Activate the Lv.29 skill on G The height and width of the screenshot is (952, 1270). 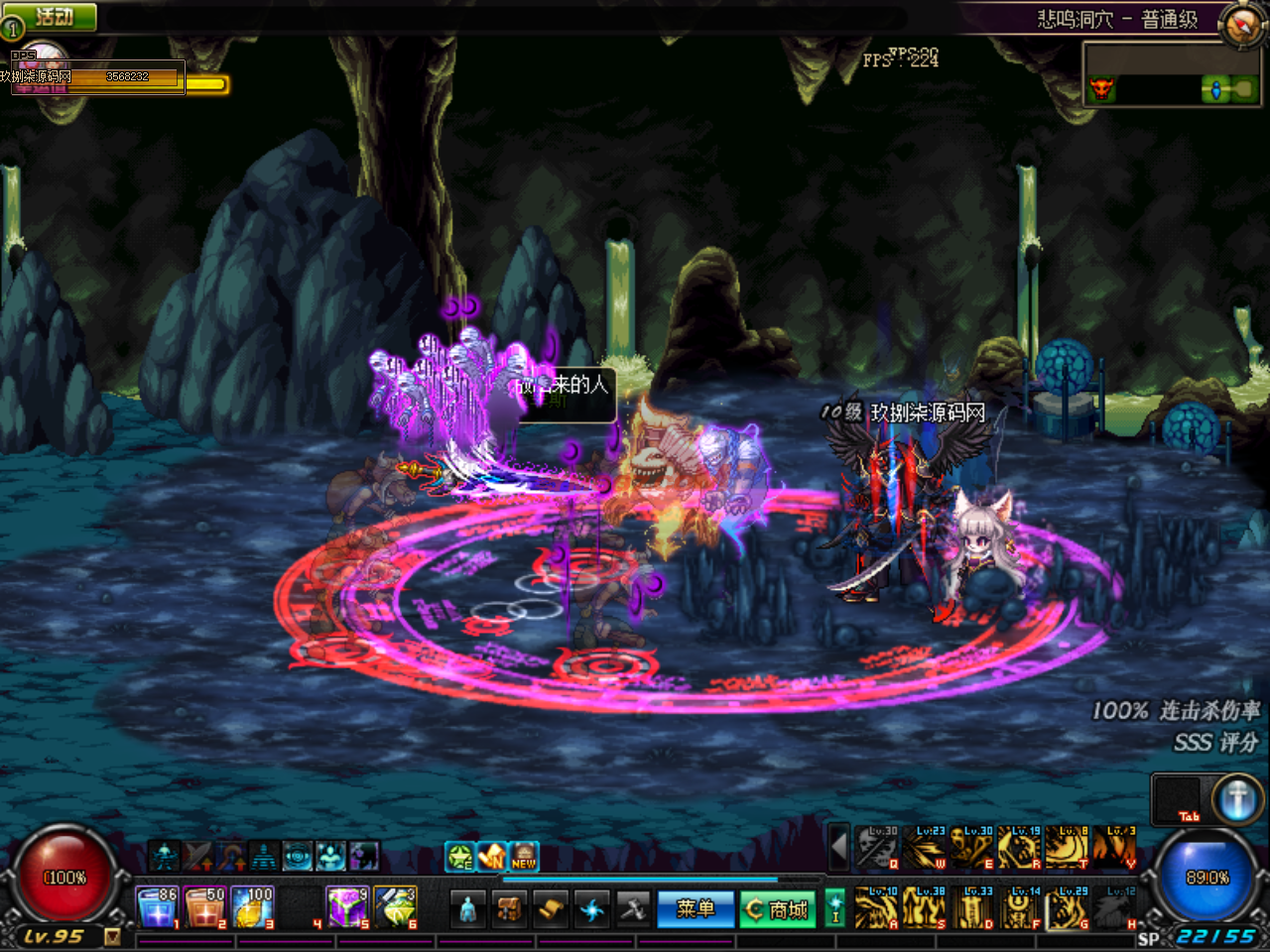pos(1069,906)
